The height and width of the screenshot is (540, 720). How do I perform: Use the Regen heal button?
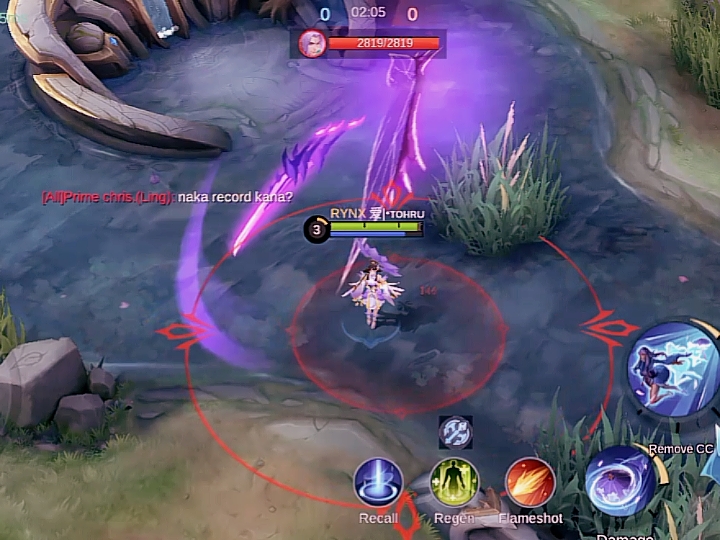pos(454,482)
